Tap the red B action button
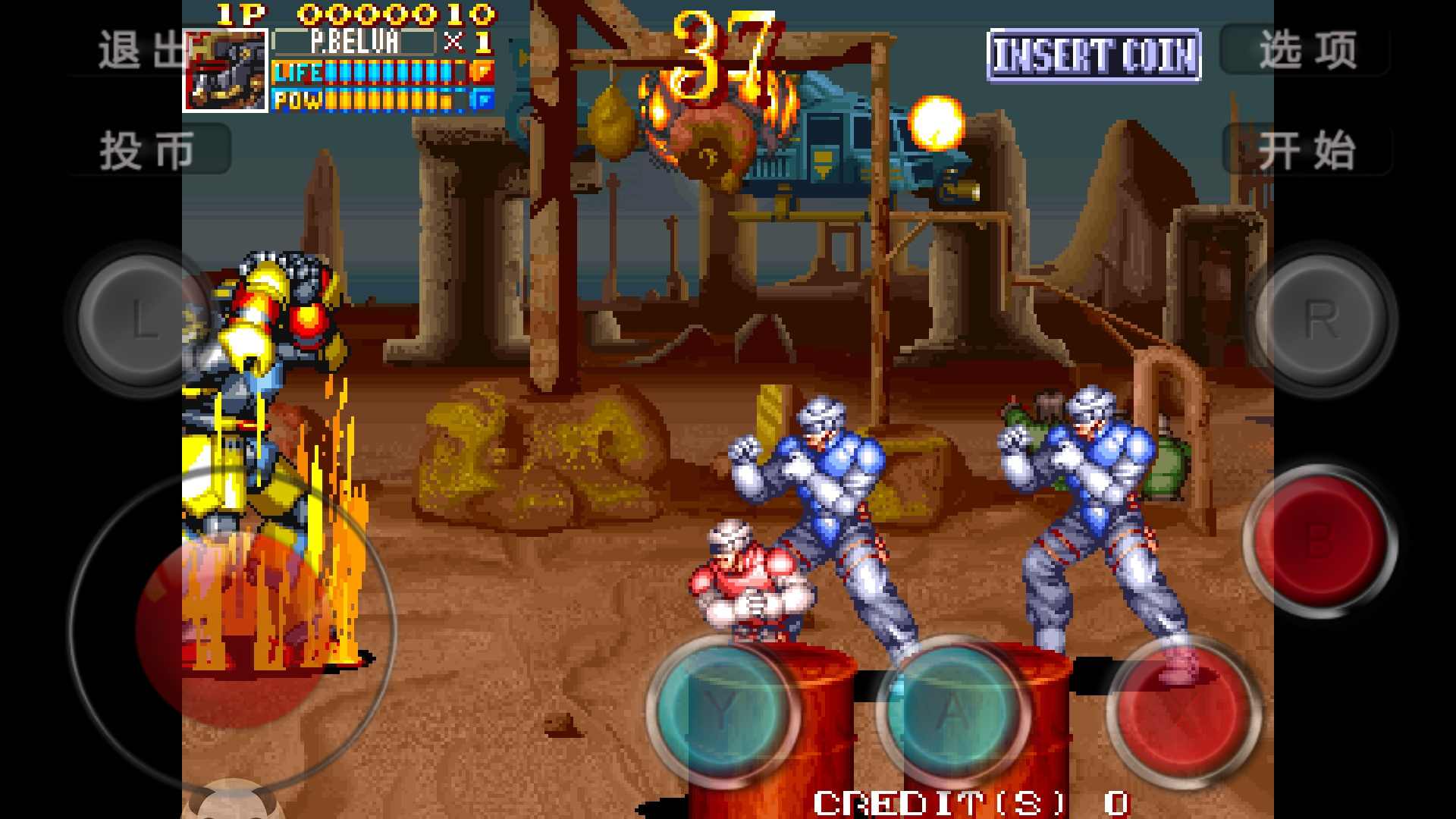 [1318, 540]
